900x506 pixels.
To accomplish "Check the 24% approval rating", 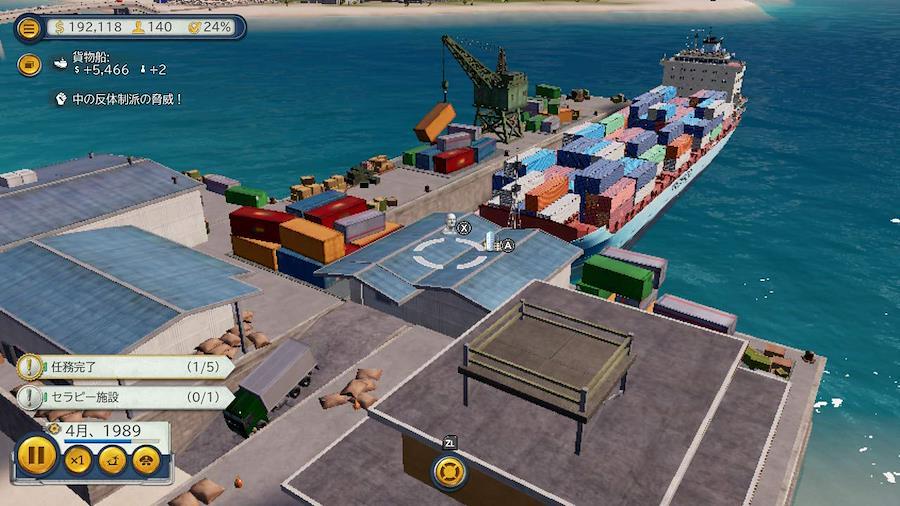I will [x=210, y=27].
